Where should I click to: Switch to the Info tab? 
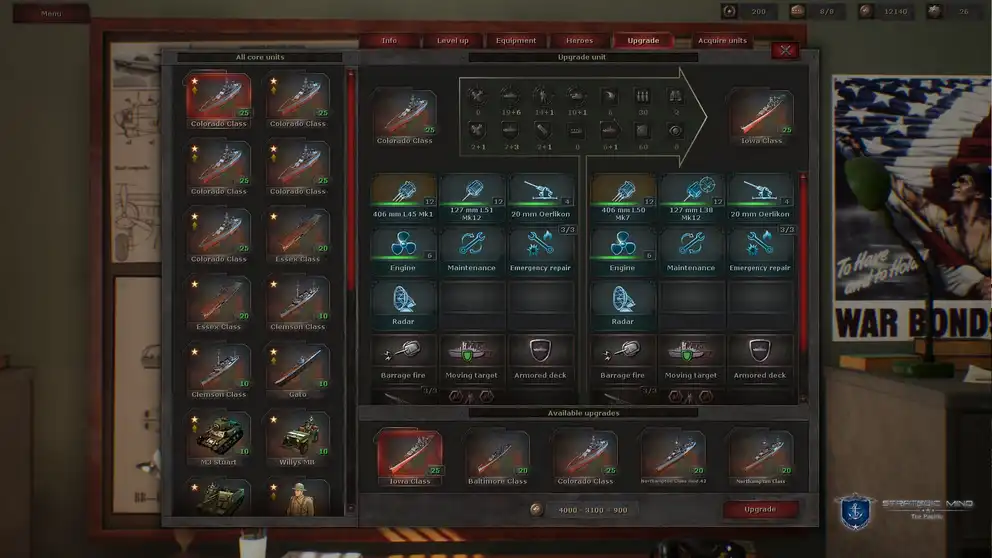click(x=389, y=41)
